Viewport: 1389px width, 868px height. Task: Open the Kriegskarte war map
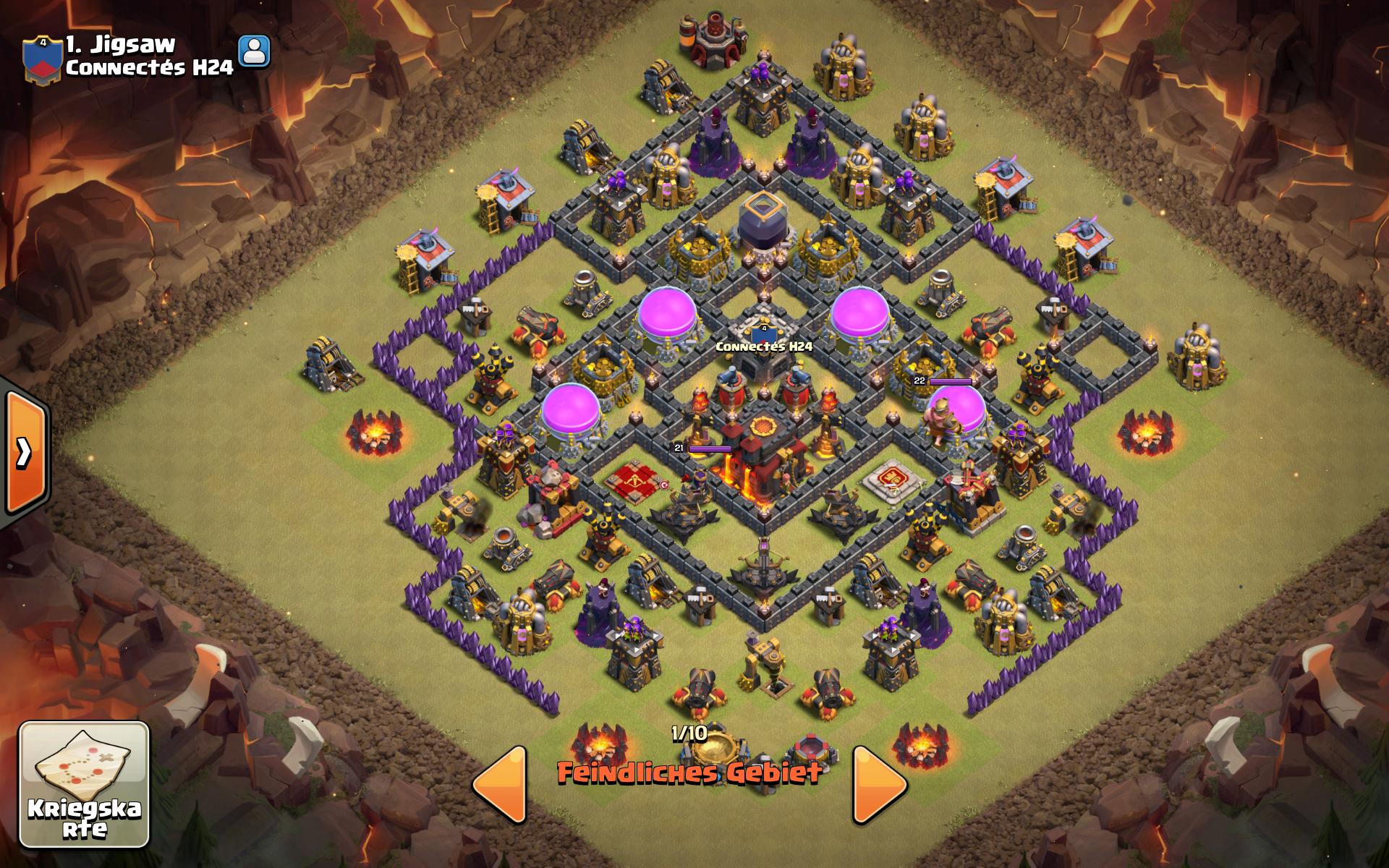(84, 784)
